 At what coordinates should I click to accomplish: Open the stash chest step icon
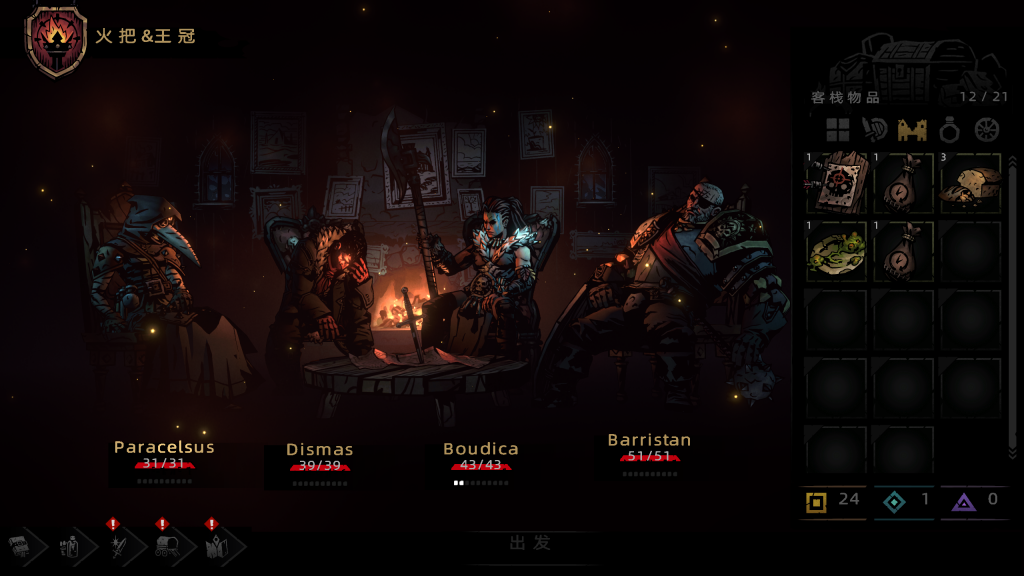(21, 546)
